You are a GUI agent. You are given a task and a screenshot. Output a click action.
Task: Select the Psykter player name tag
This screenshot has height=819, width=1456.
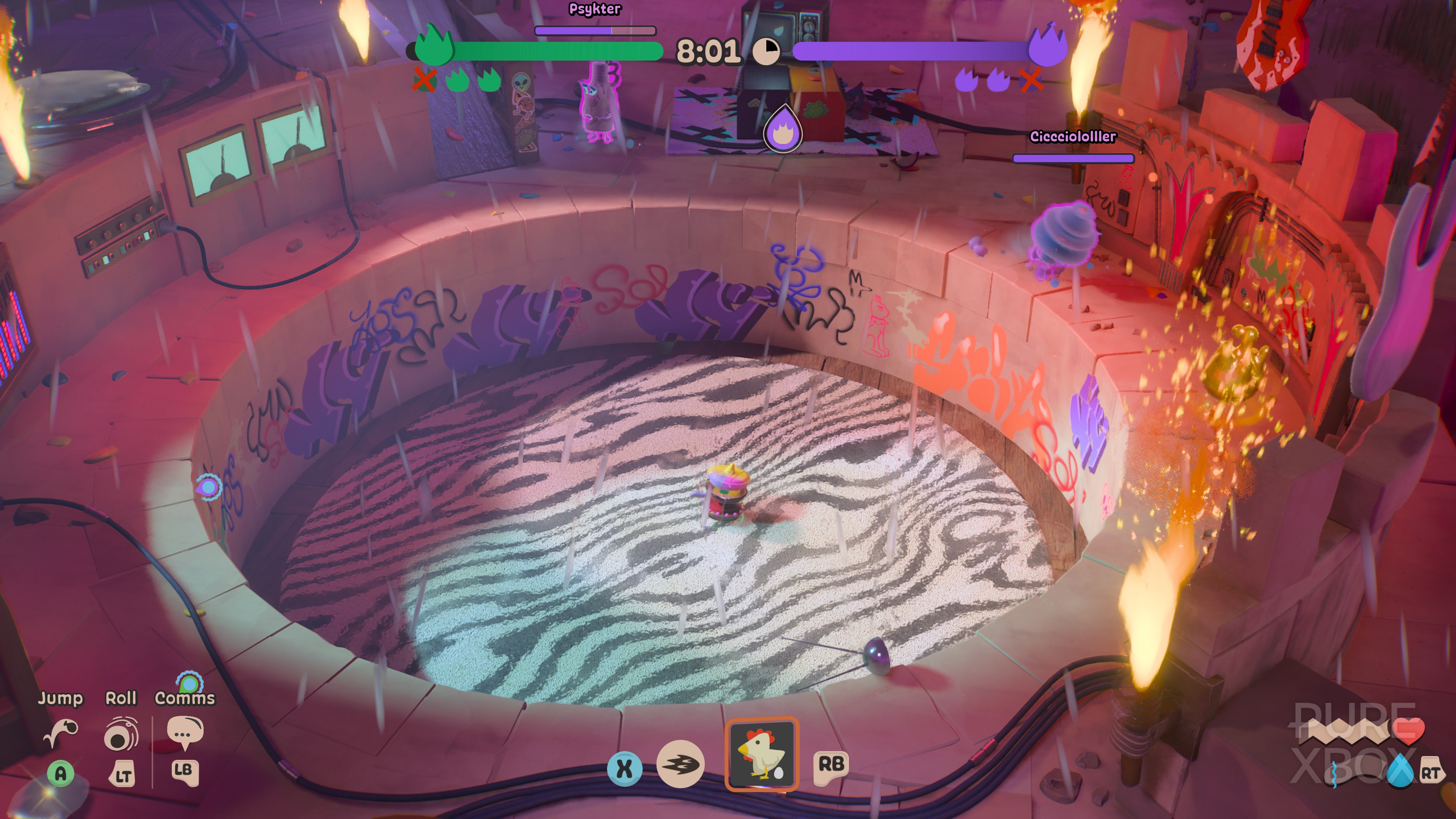(x=595, y=9)
